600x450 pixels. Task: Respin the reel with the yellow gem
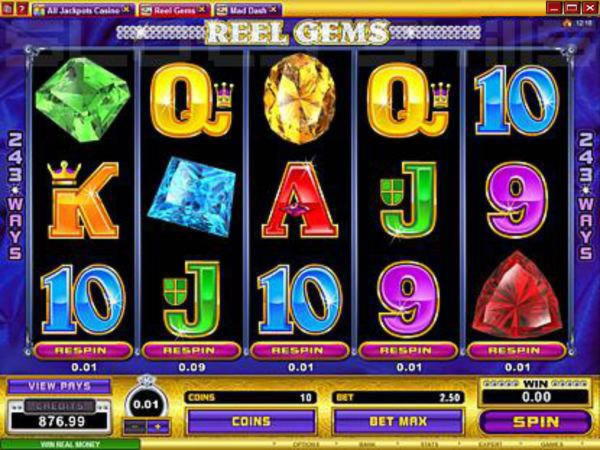tap(299, 351)
